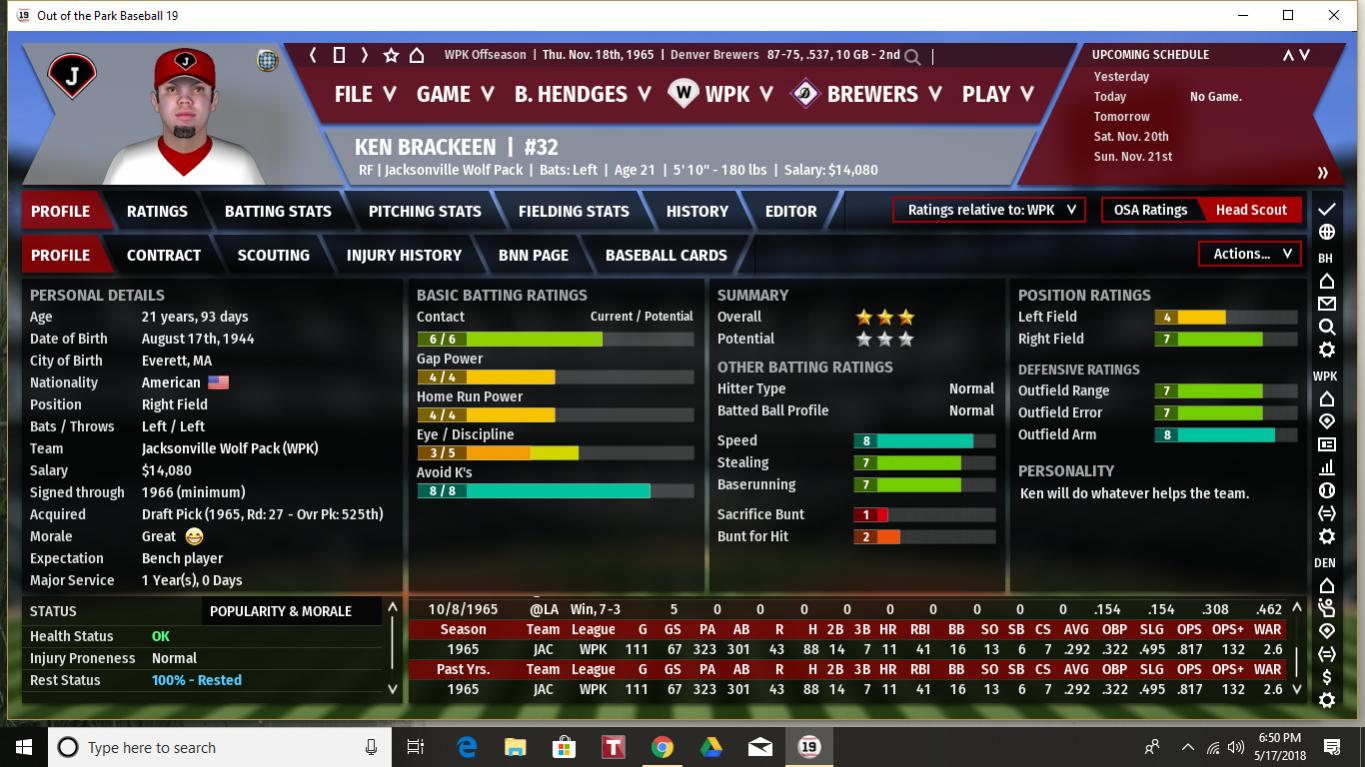Open the BASEBALL CARDS sub-tab
Viewport: 1365px width, 767px height.
click(666, 255)
